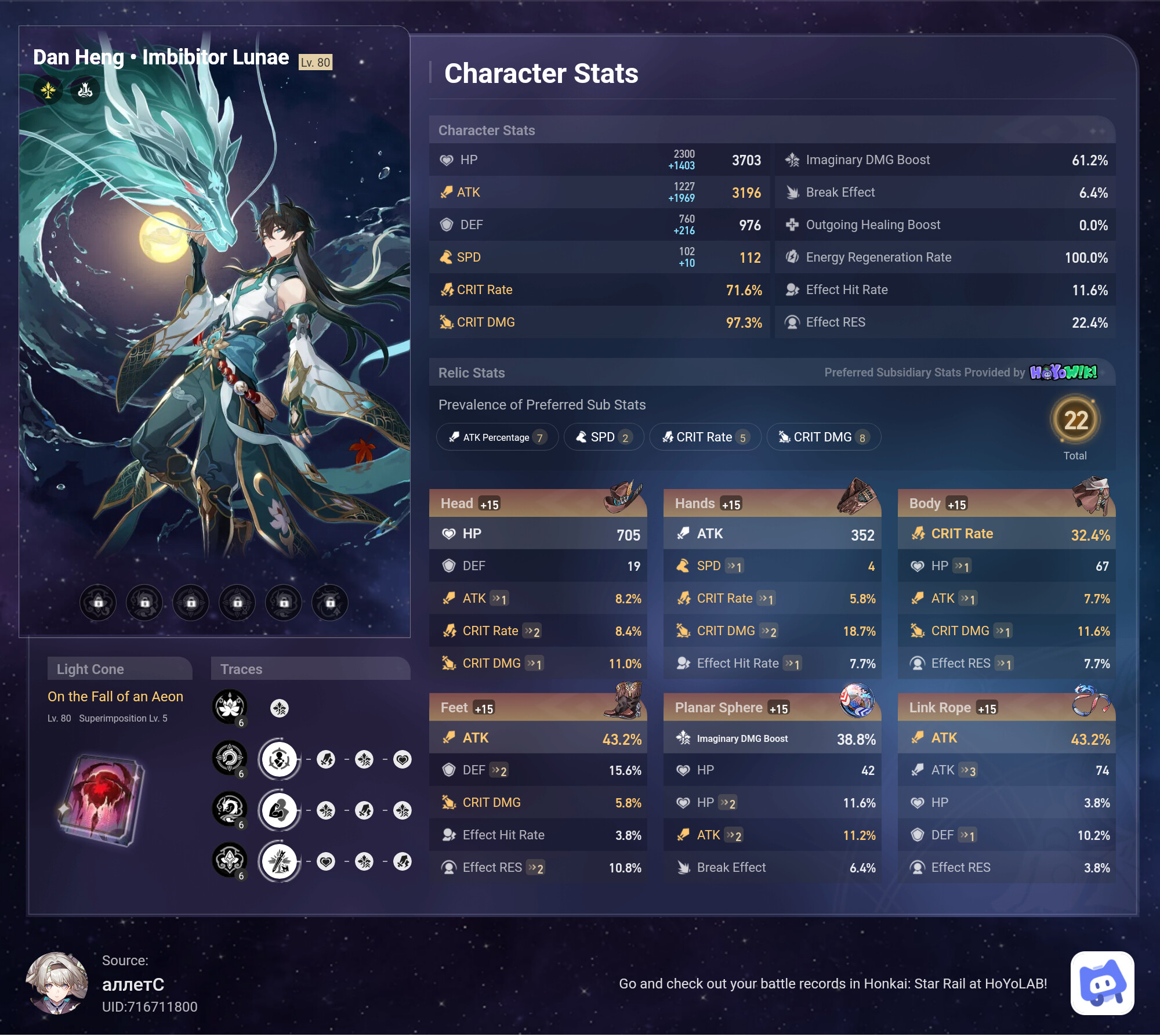View the Body relic armor icon

1092,497
